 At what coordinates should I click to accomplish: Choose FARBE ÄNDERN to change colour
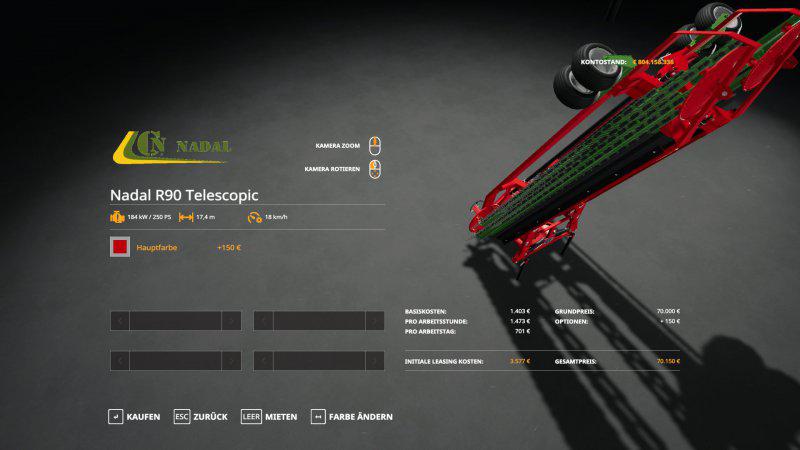pyautogui.click(x=351, y=416)
